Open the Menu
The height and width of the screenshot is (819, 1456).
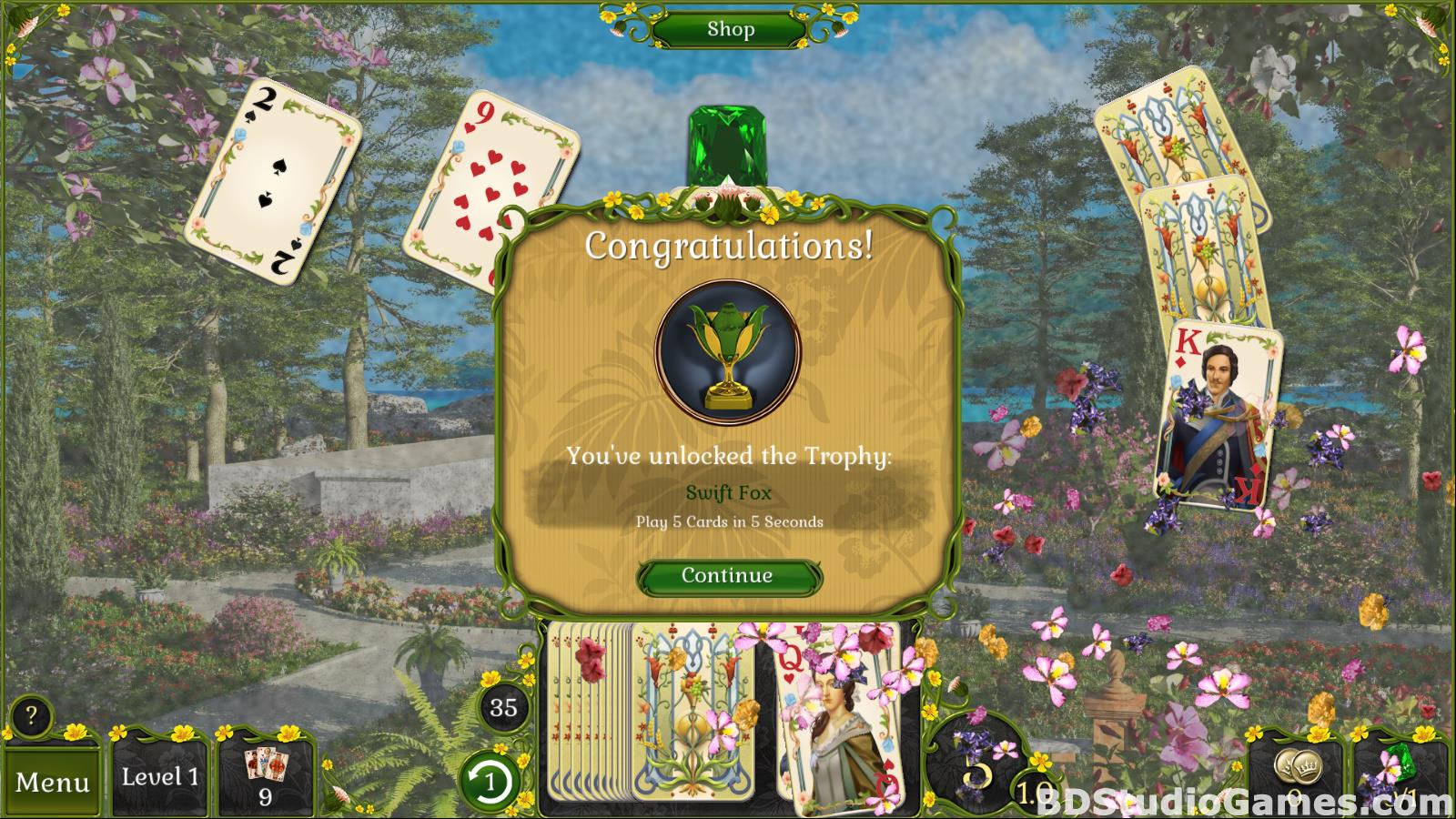(x=52, y=782)
